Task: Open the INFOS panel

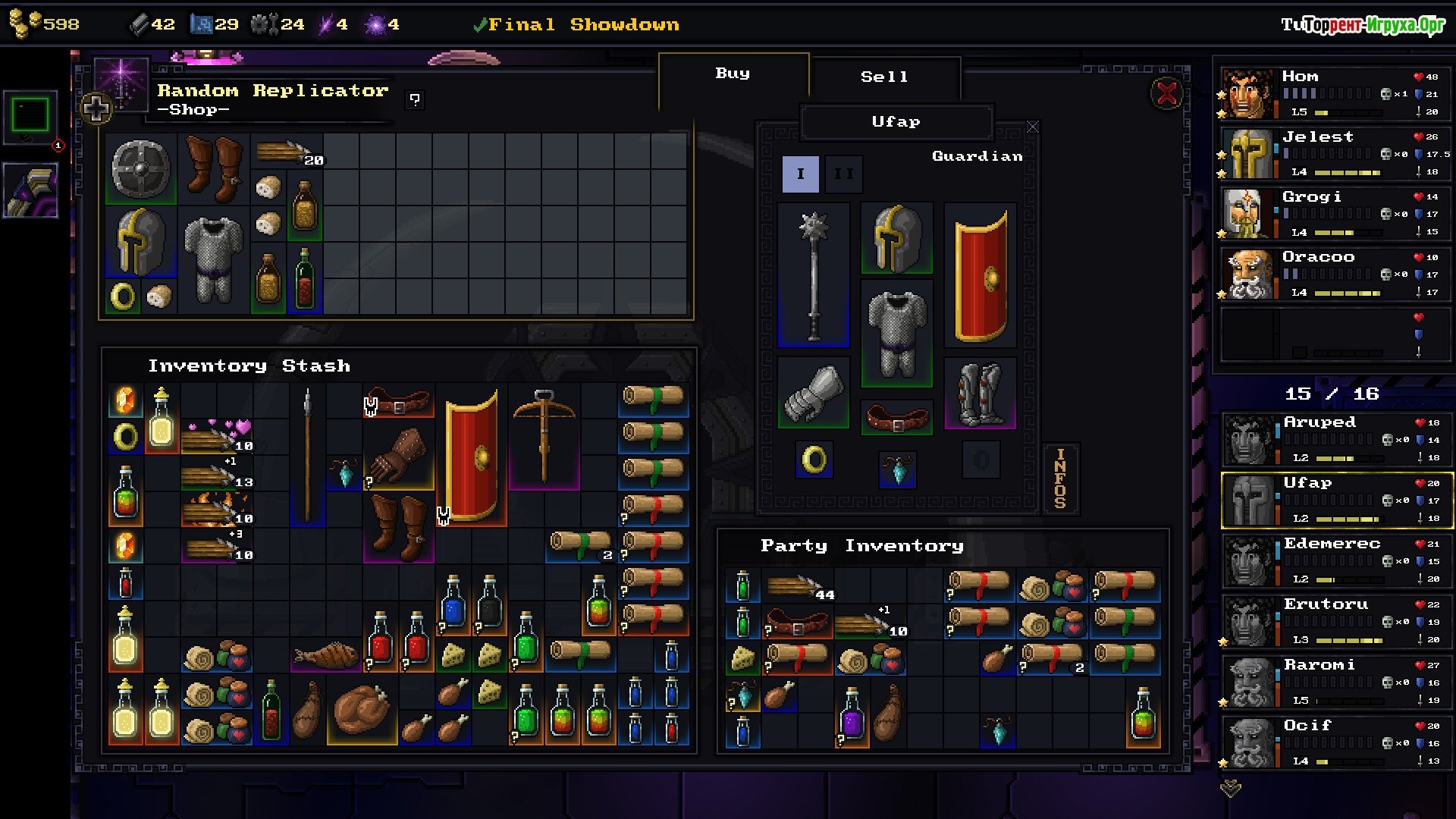Action: tap(1060, 478)
